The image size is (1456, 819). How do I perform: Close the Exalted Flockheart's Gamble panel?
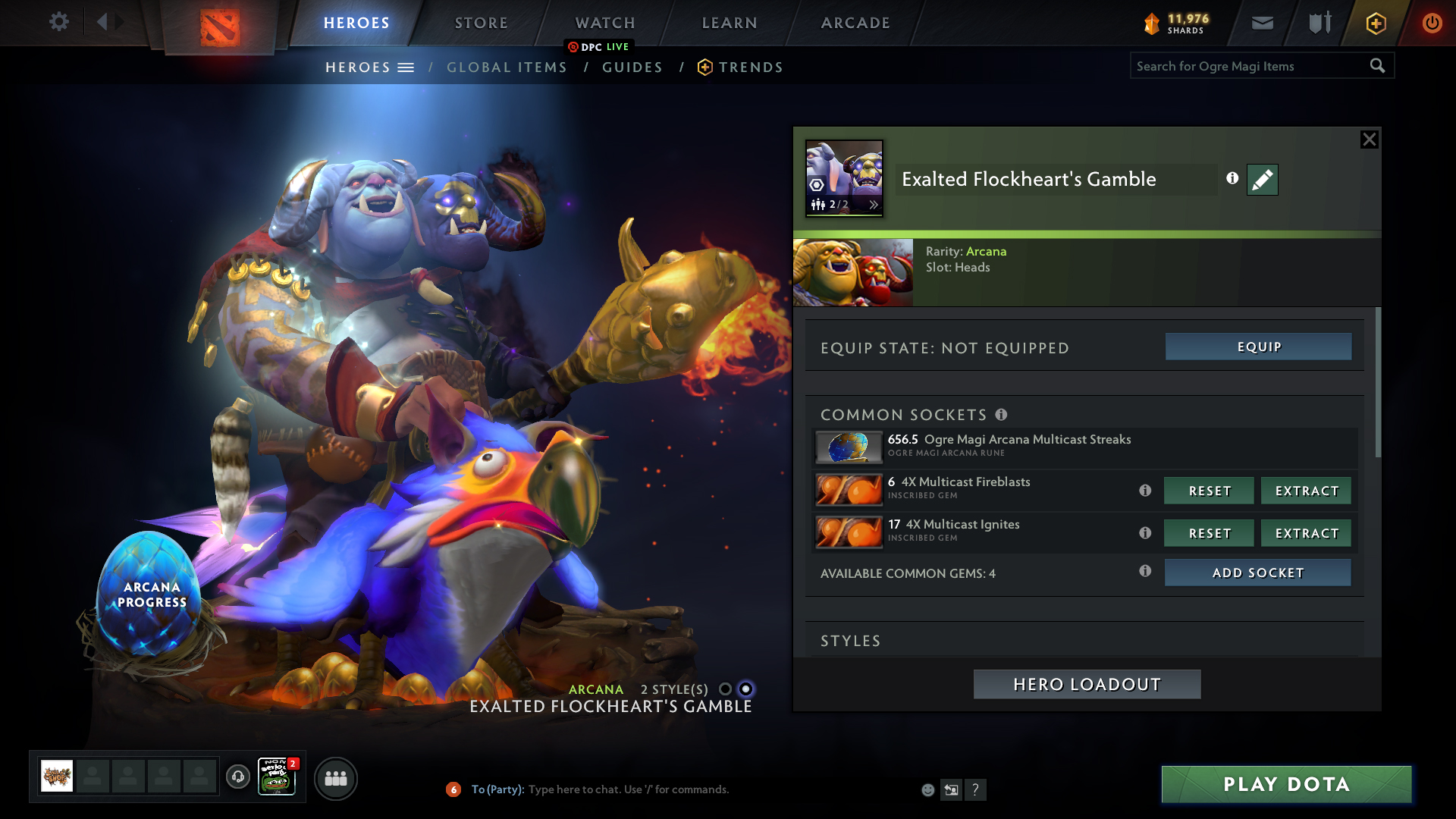(x=1369, y=140)
